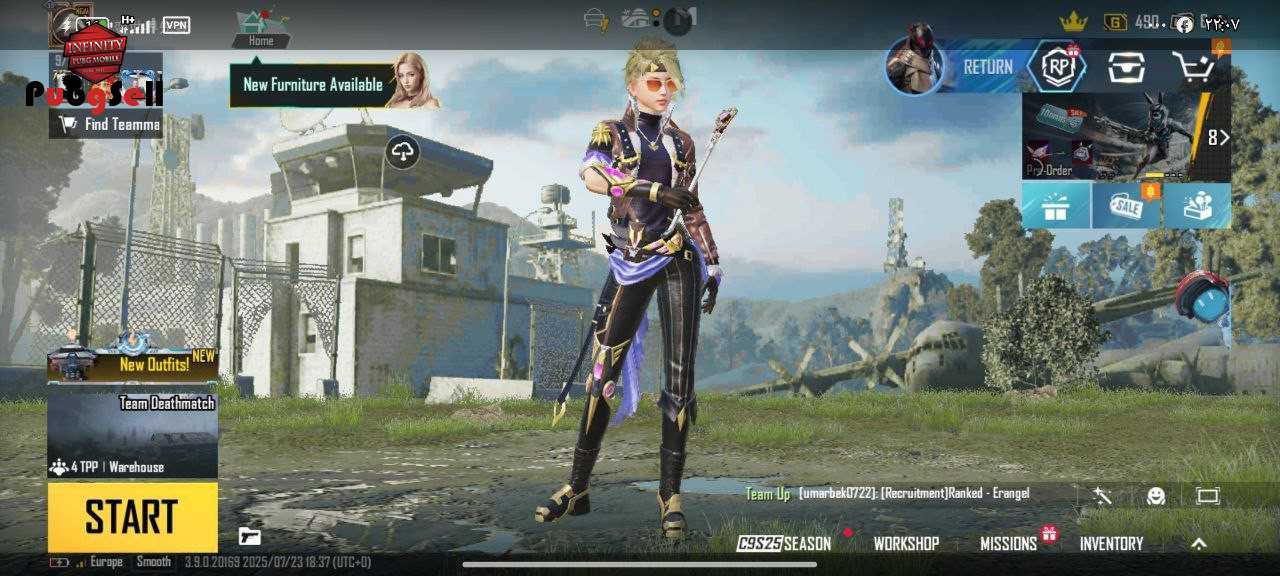Viewport: 1280px width, 576px height.
Task: Open the RP Royale Pass icon
Action: (1058, 67)
